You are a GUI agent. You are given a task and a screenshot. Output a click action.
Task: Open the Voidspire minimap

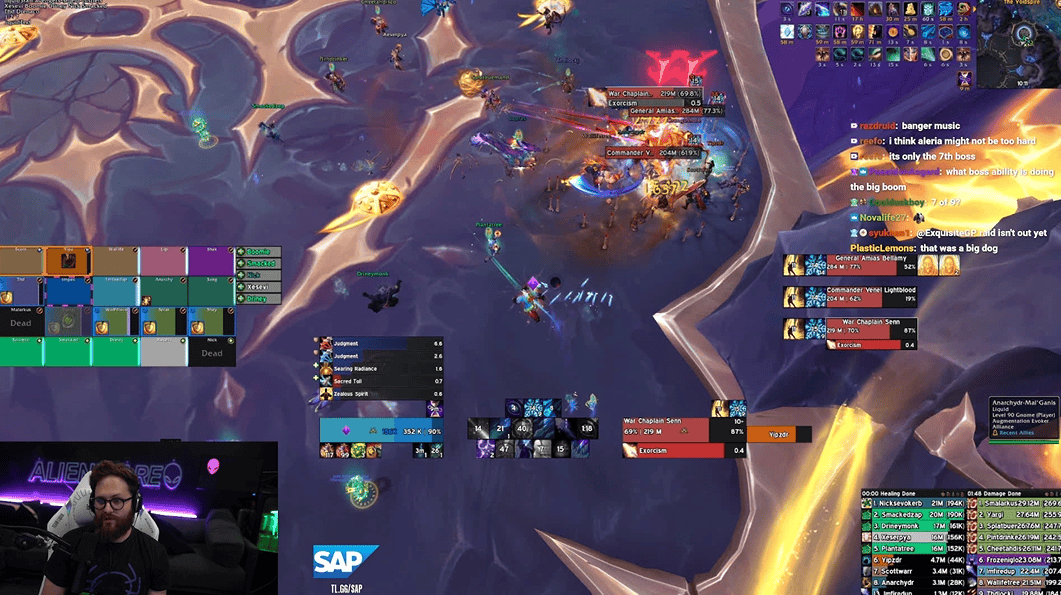pos(1027,36)
